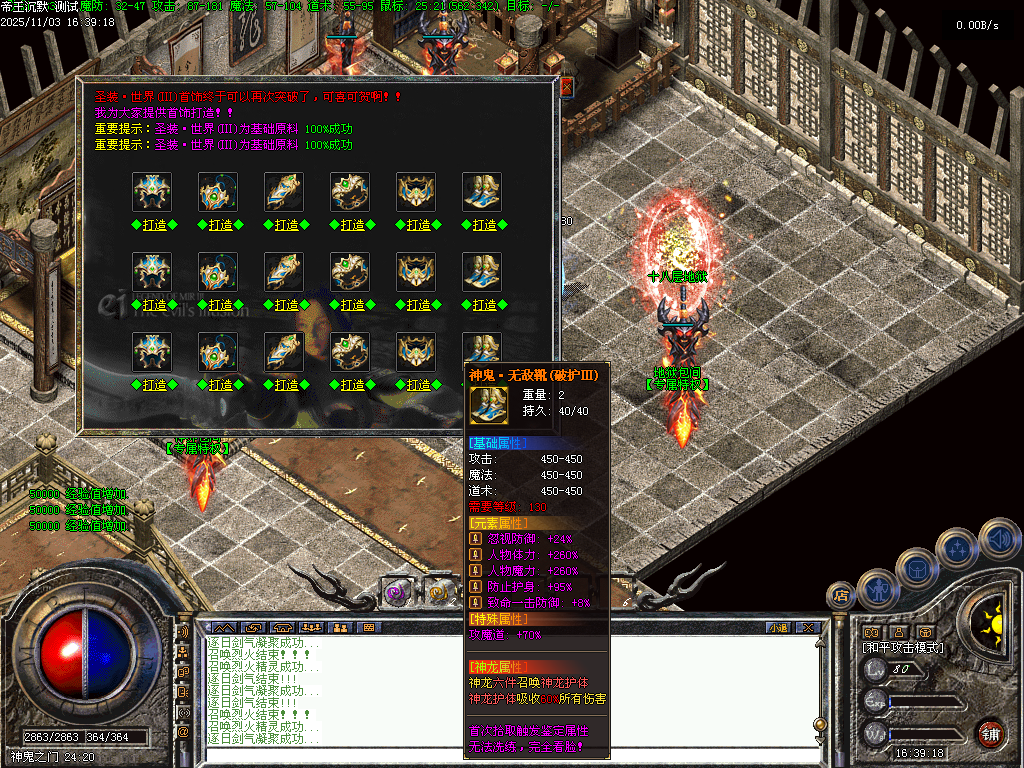Use the purple swirl quick slot item
The image size is (1024, 768).
(x=397, y=592)
